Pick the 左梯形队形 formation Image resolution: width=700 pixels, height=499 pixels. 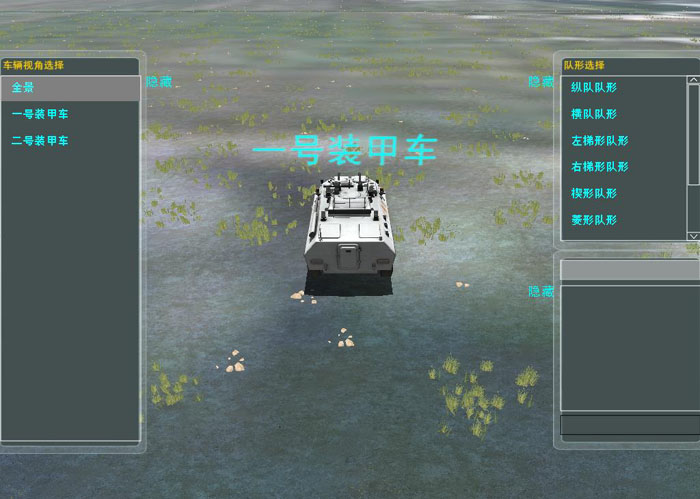point(600,141)
